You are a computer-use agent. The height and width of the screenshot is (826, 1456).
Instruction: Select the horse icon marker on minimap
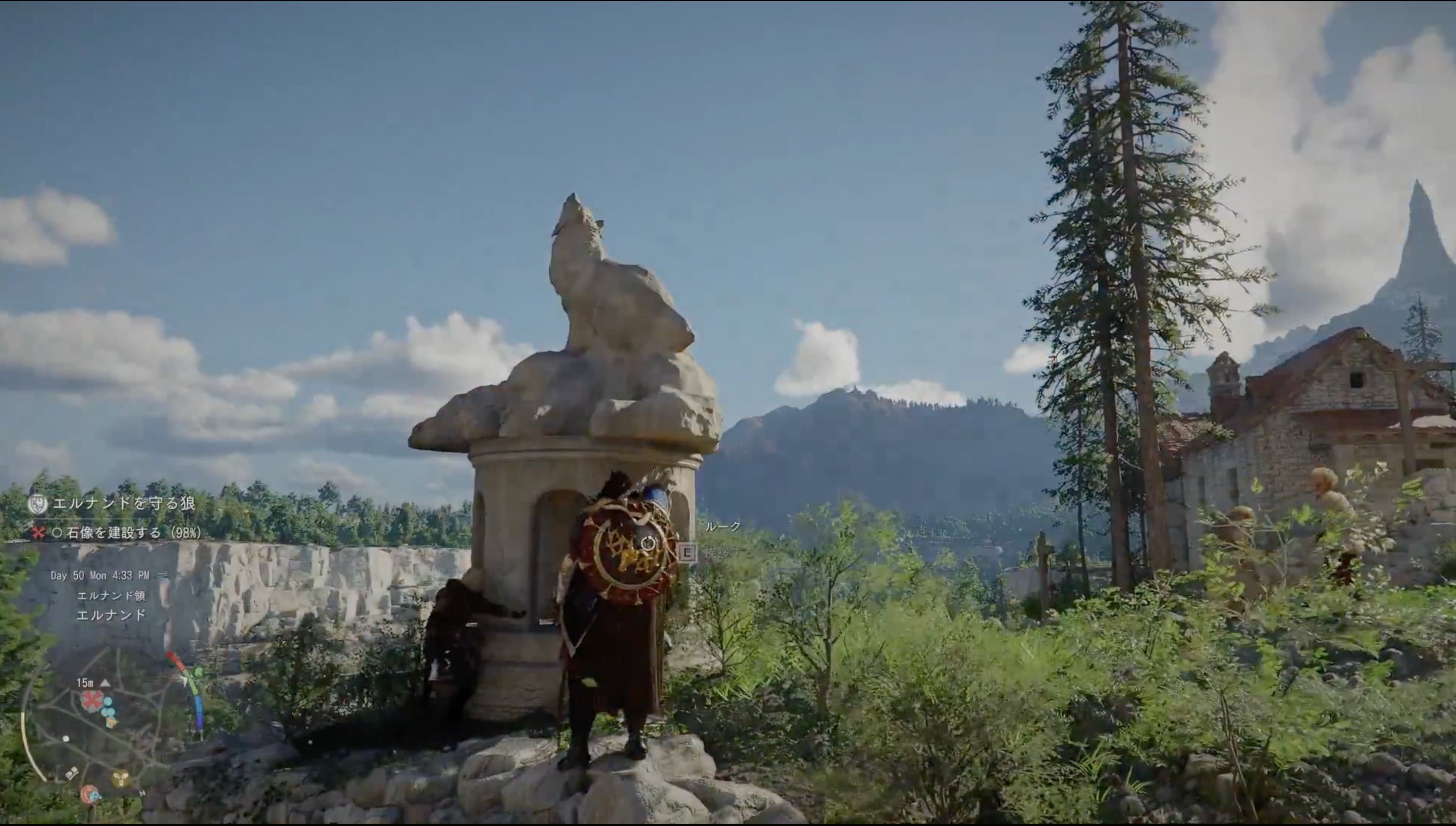(90, 795)
